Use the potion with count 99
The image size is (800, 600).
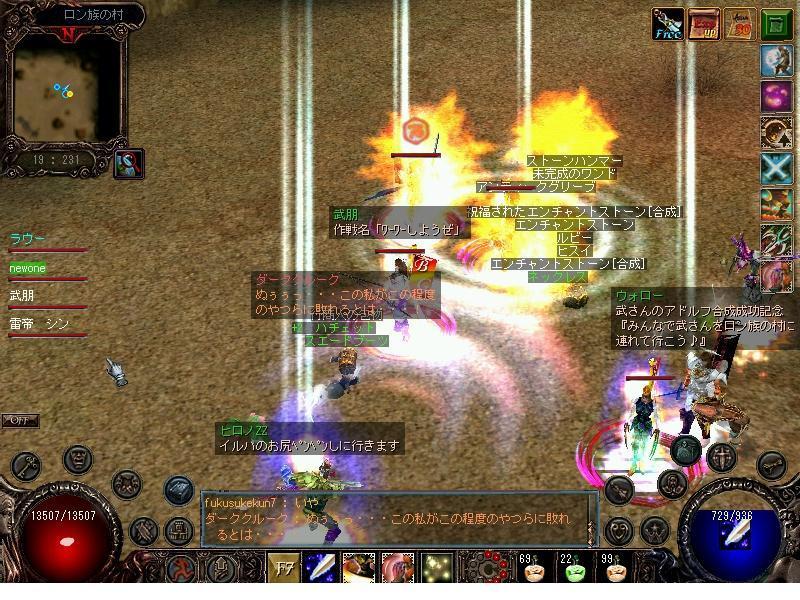point(612,570)
